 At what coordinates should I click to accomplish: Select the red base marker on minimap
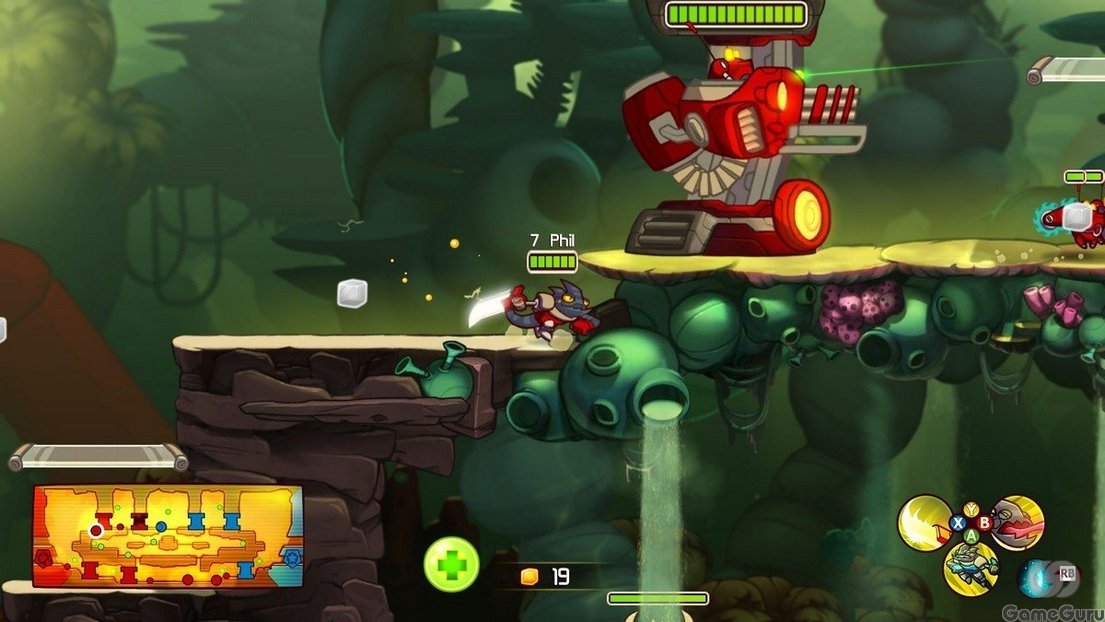tap(43, 558)
